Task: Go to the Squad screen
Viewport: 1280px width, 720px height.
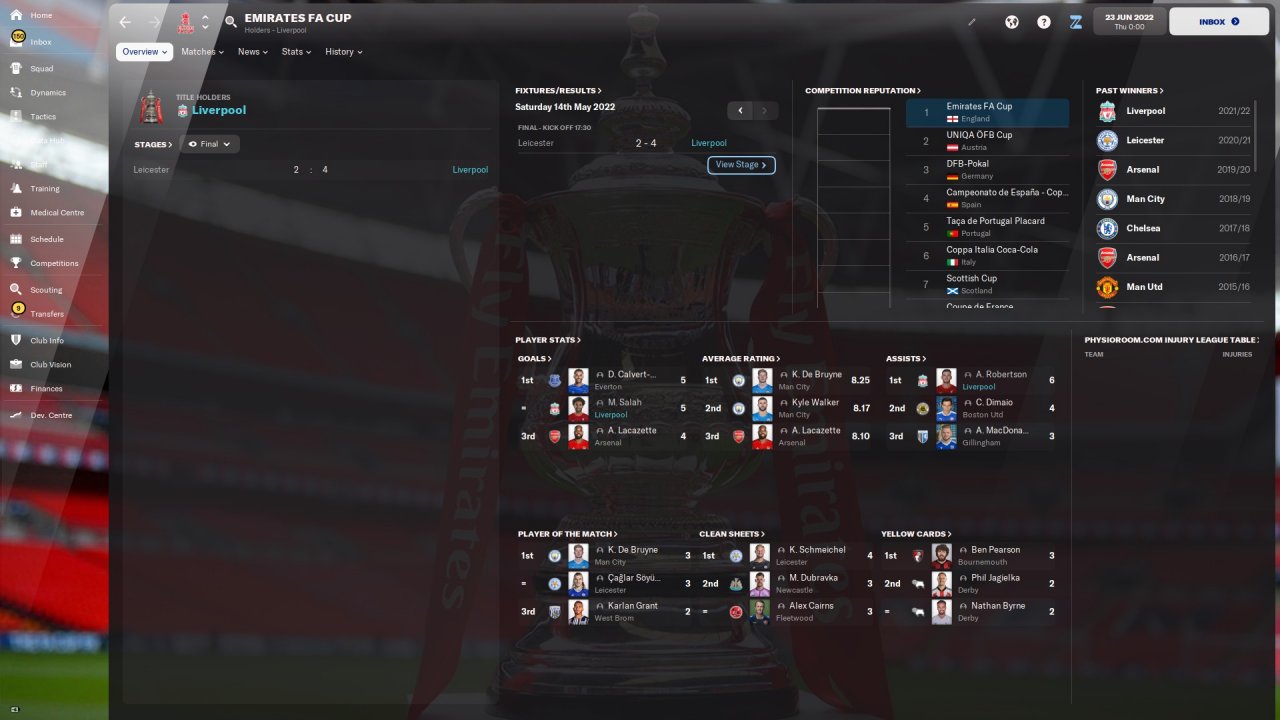Action: click(41, 68)
